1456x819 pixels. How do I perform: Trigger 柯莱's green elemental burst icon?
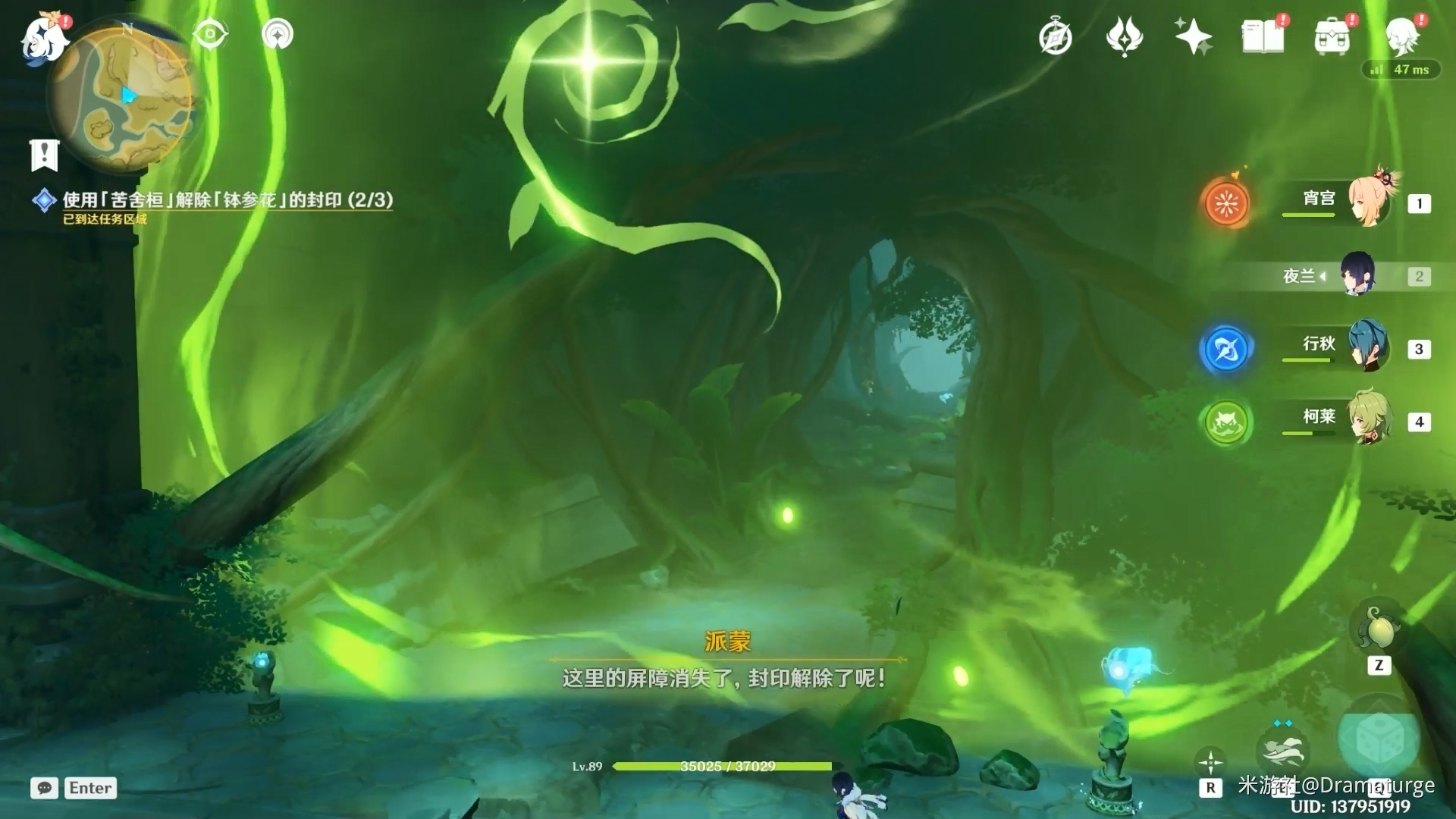tap(1226, 422)
